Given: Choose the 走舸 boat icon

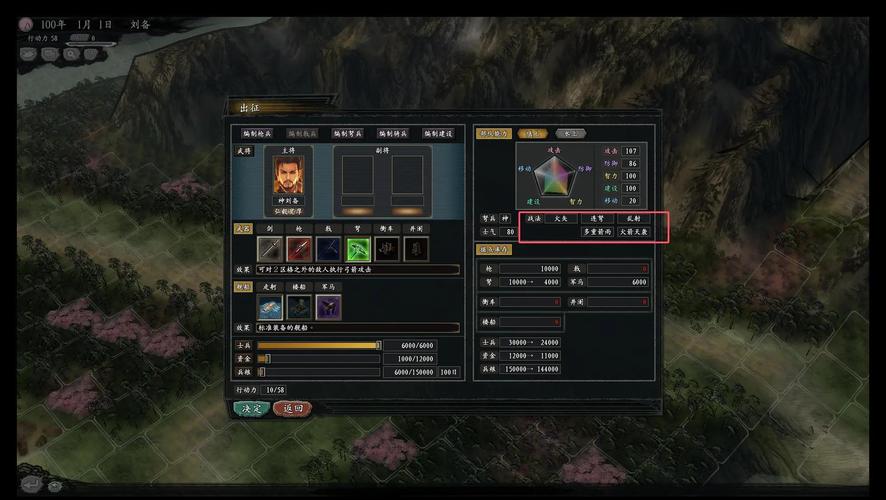Looking at the screenshot, I should click(270, 307).
